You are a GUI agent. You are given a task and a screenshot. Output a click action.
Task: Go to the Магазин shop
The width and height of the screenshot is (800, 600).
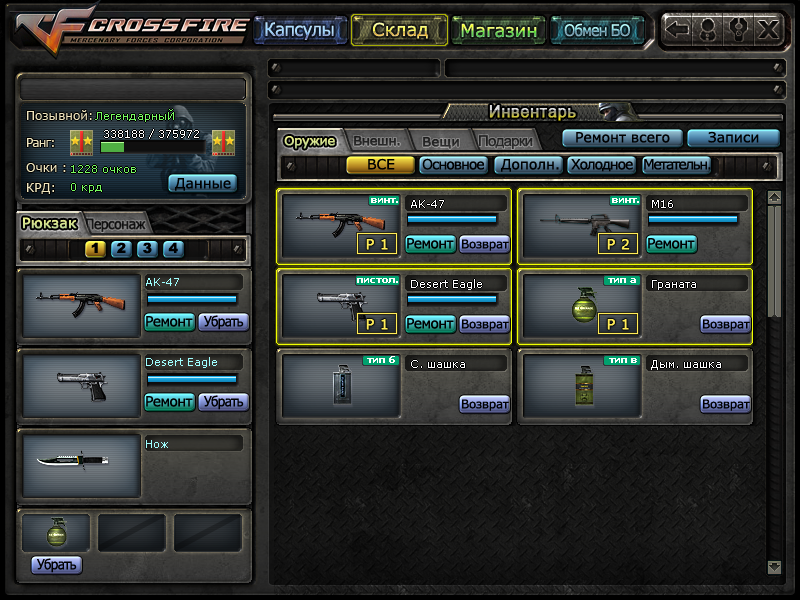coord(499,30)
